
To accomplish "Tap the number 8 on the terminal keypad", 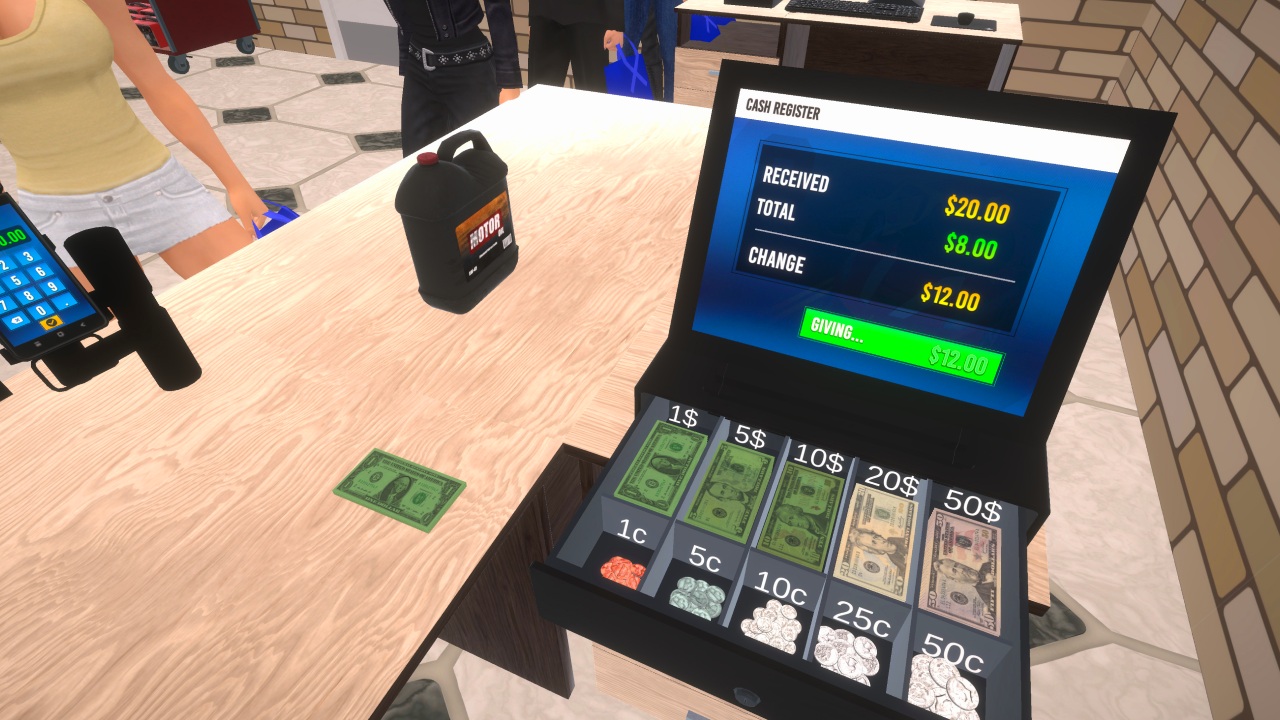I will coord(29,296).
